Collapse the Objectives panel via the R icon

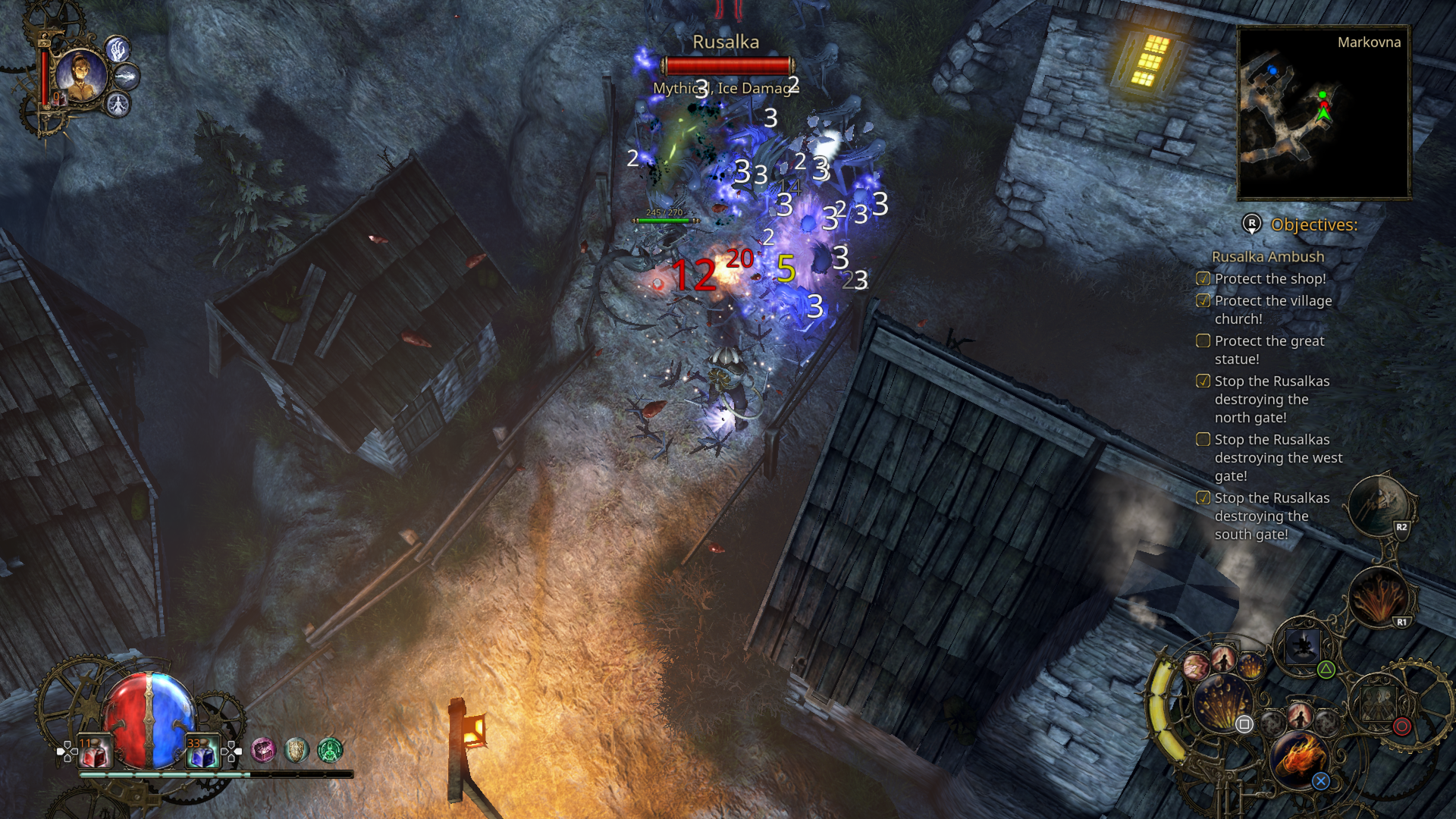[x=1253, y=224]
